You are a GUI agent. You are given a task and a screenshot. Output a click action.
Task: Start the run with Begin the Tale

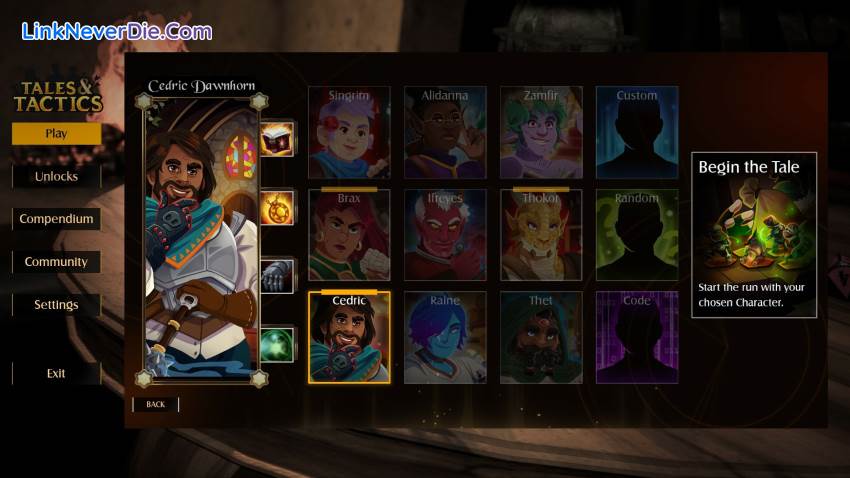click(753, 234)
